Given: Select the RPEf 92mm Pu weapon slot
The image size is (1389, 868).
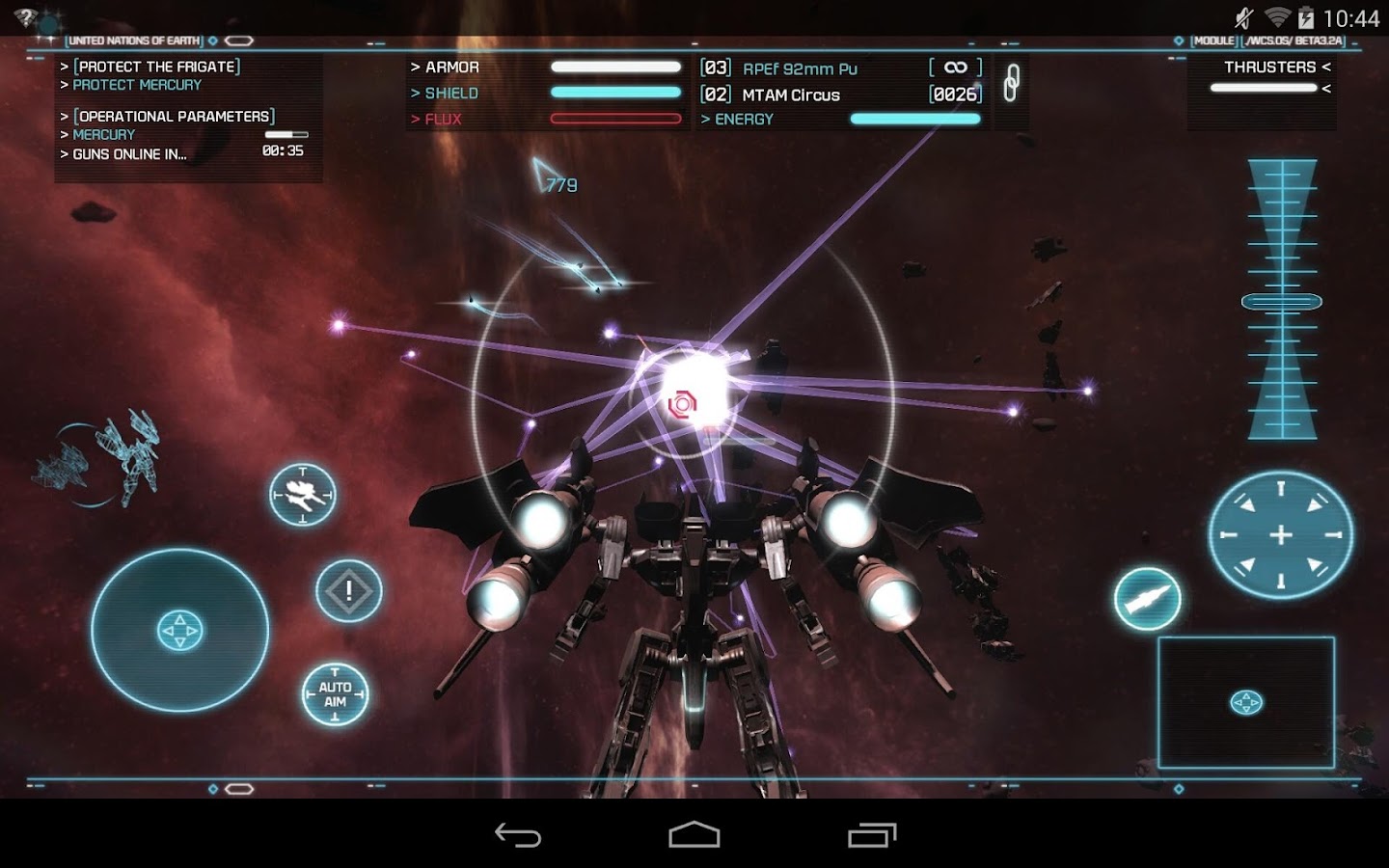Looking at the screenshot, I should pos(800,68).
